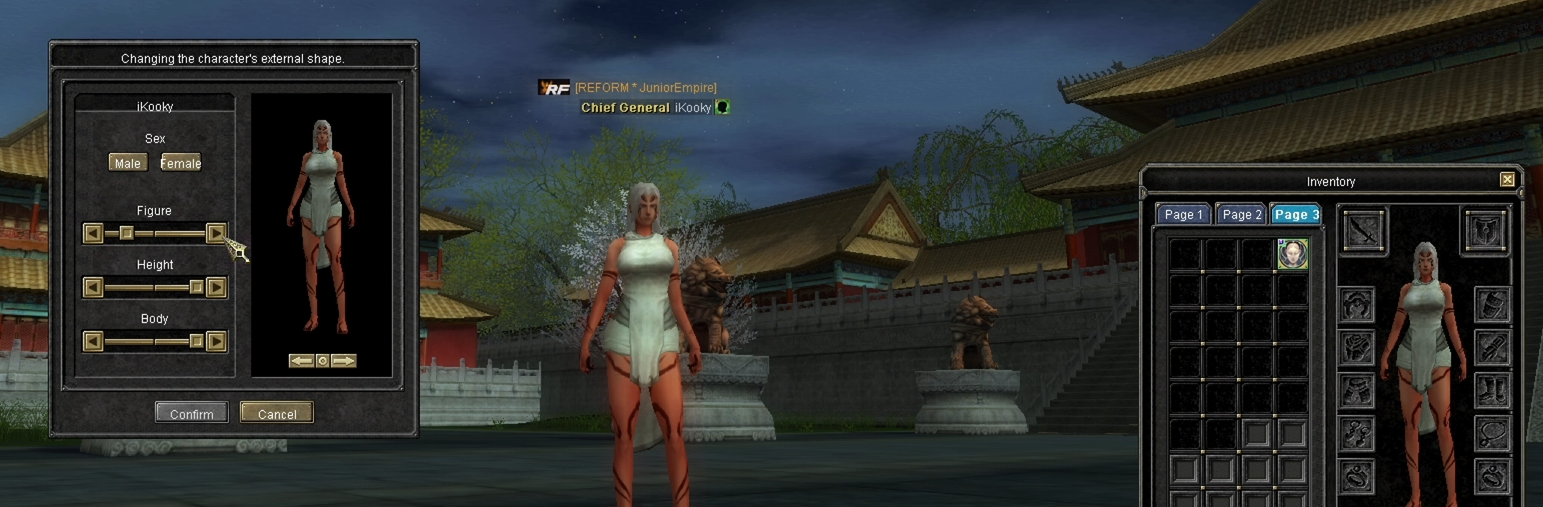
Task: Select the face portrait item in inventory
Action: 1292,253
